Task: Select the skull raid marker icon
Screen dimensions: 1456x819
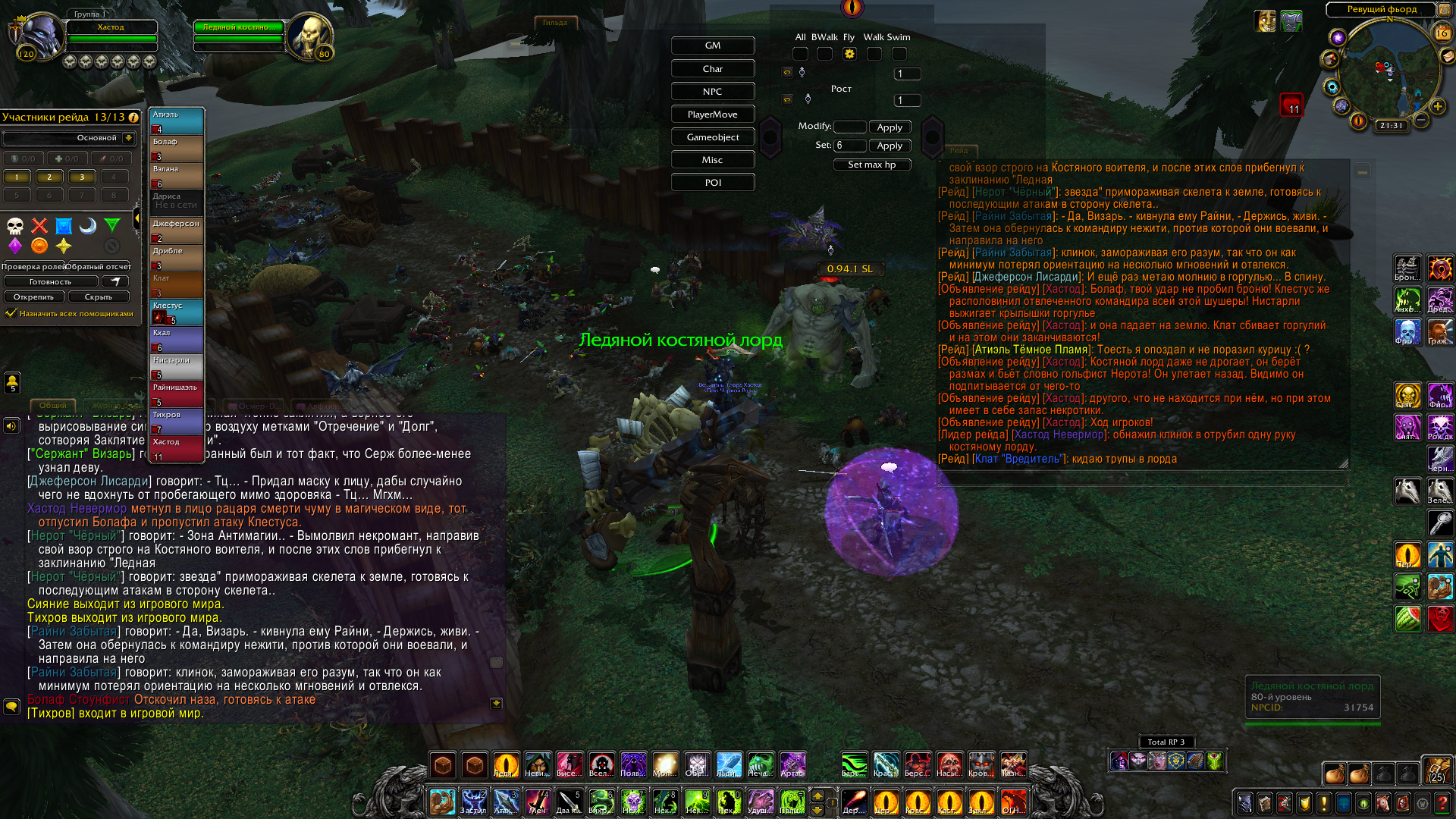Action: coord(15,226)
